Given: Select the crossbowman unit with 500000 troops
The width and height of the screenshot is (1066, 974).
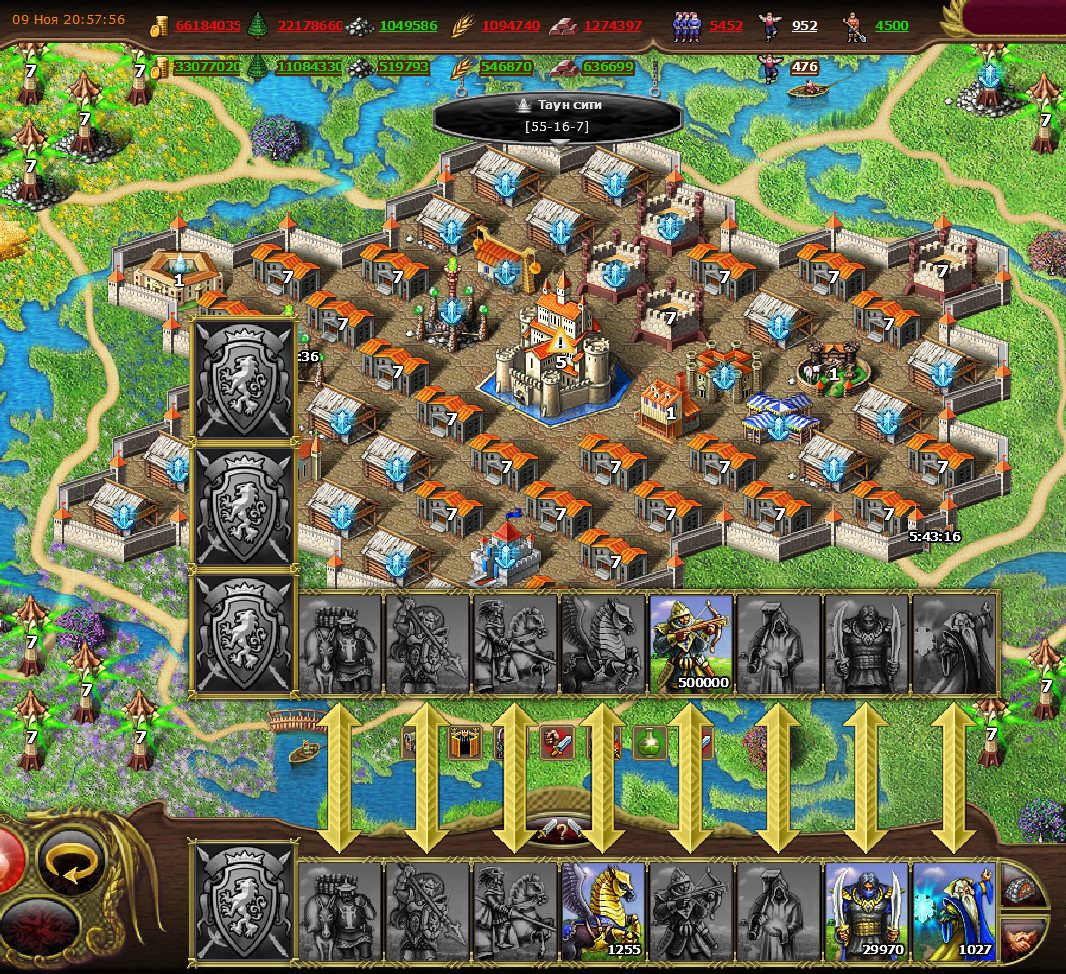Looking at the screenshot, I should (x=691, y=643).
